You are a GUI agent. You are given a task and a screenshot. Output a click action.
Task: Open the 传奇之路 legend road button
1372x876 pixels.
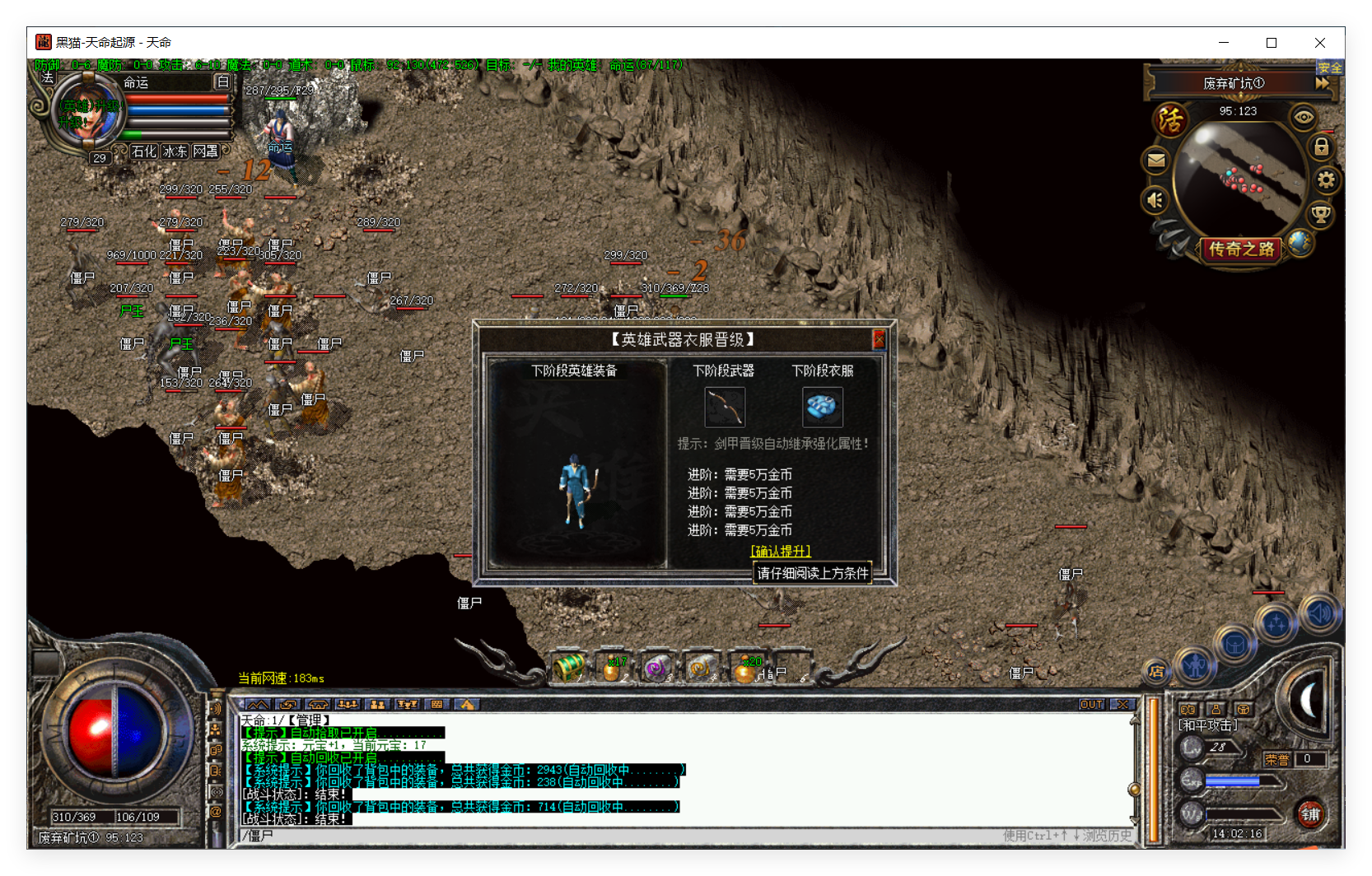point(1241,249)
